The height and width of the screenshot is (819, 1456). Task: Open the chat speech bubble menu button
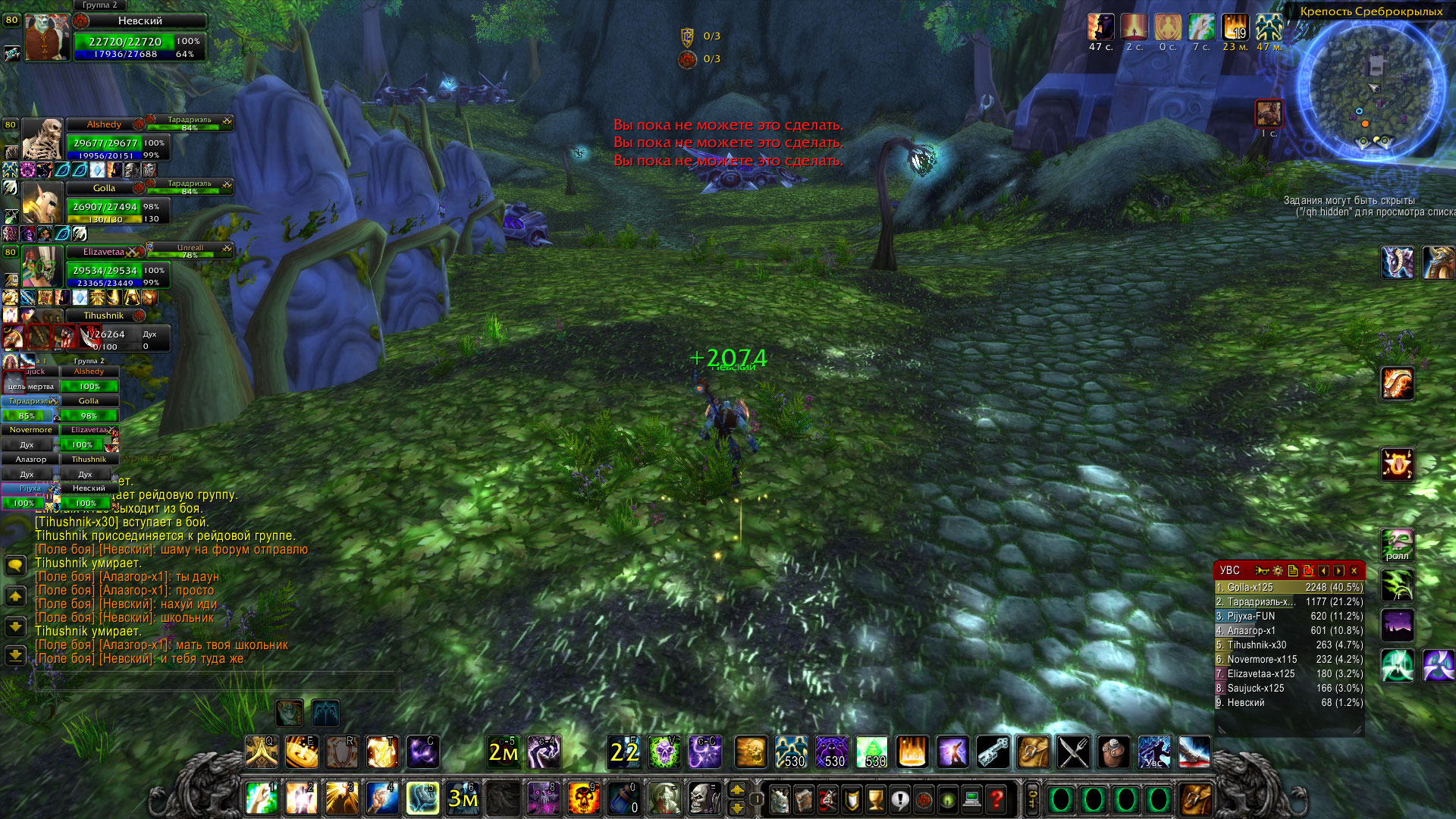coord(15,566)
